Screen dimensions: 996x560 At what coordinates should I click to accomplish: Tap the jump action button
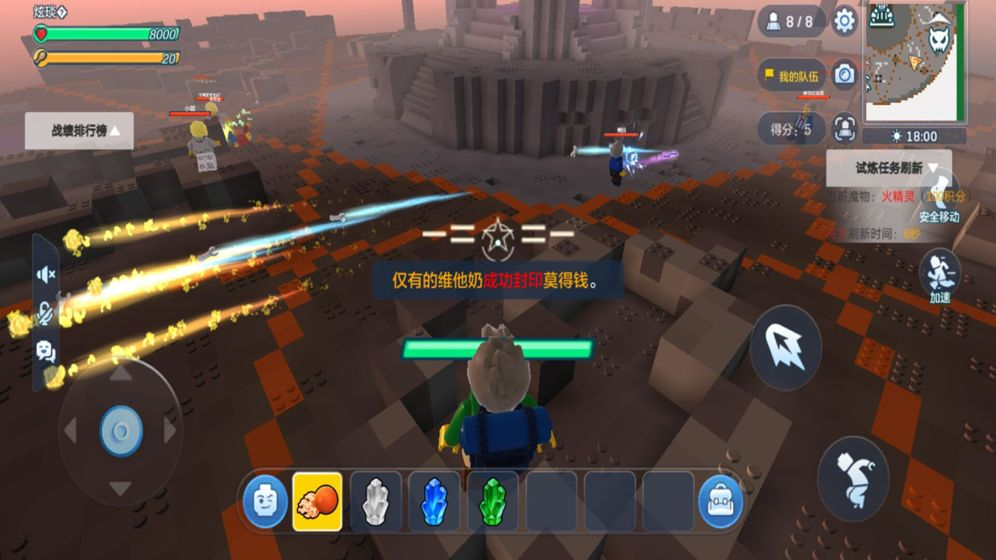(853, 478)
